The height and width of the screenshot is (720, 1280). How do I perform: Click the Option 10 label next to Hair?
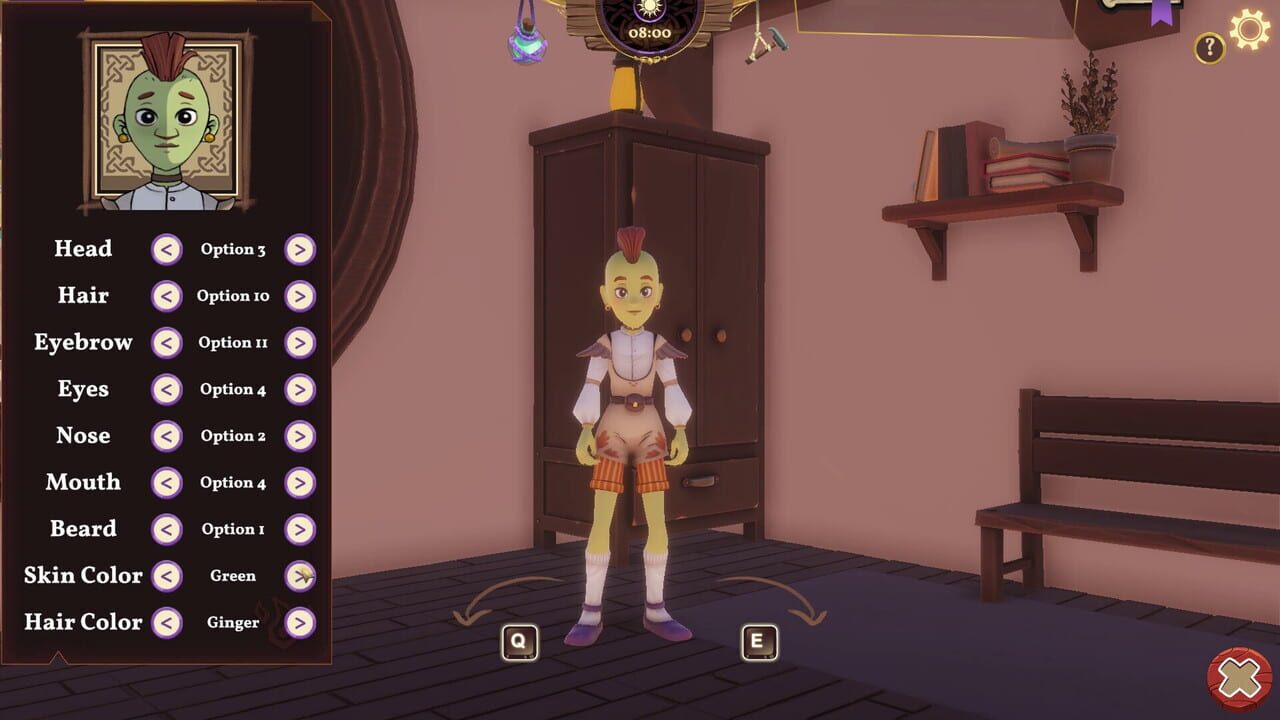click(x=232, y=296)
